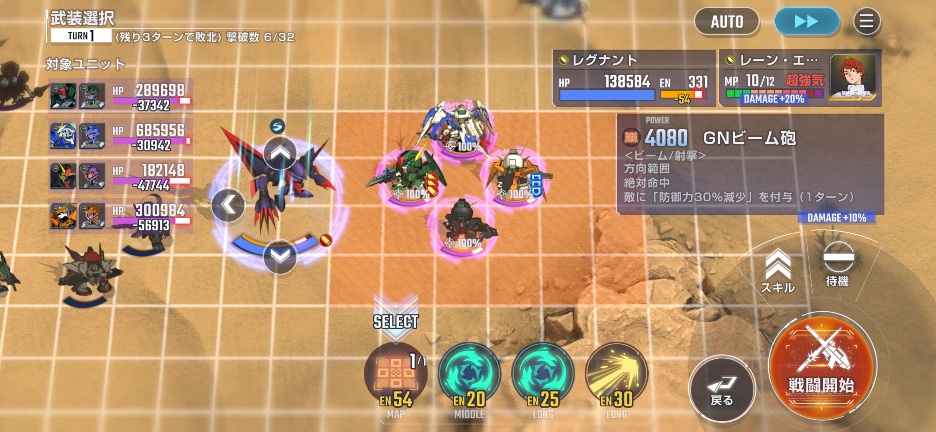Pick the EN 30 LONG beam weapon
Screen dimensions: 936x432
(616, 375)
